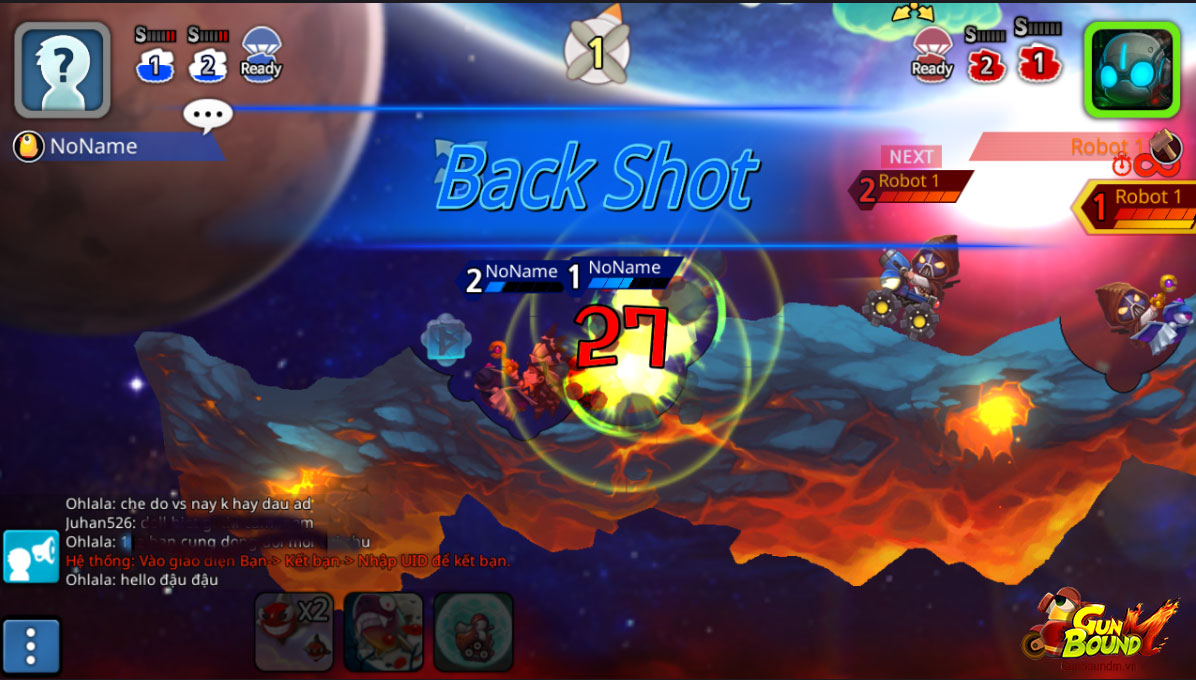
Task: View the NoName player question-mark avatar
Action: point(62,69)
